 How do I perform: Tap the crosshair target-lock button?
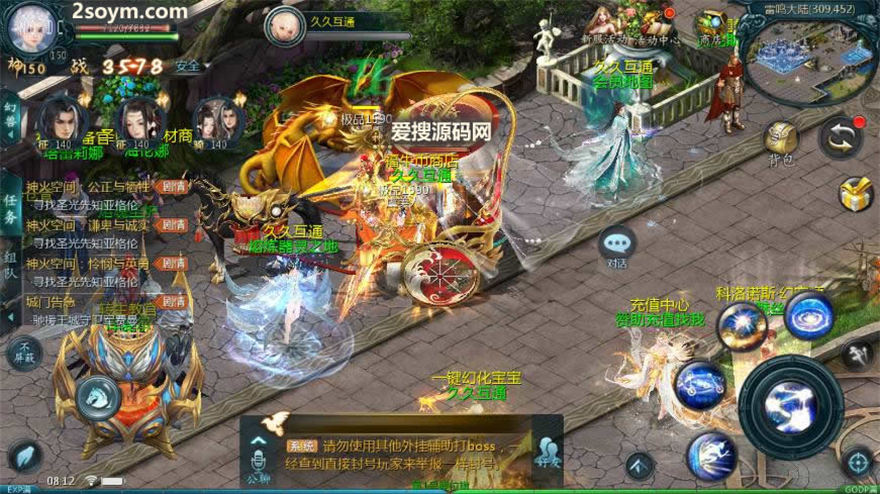(x=856, y=462)
